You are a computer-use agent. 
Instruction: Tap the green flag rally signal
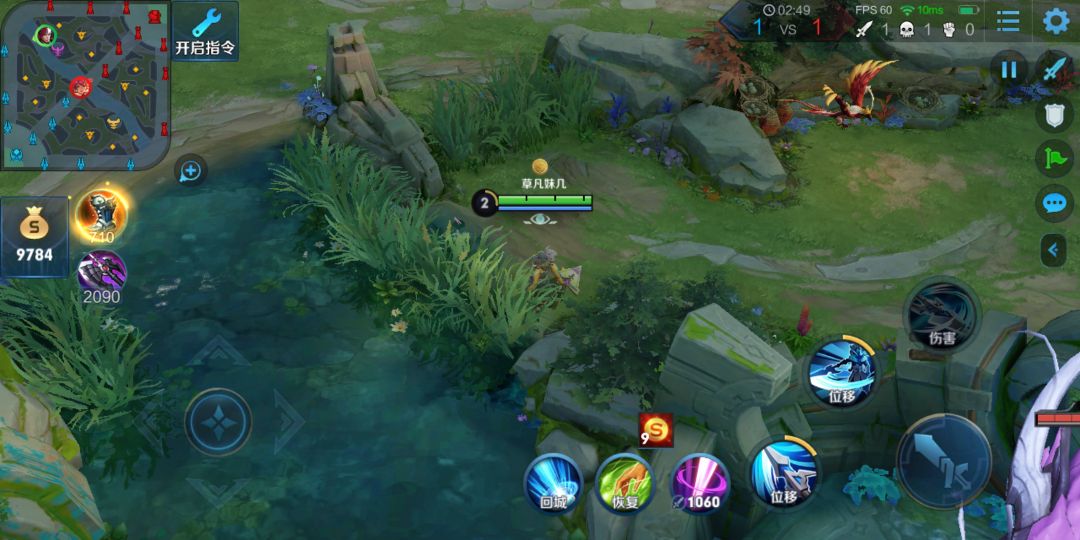tap(1055, 159)
